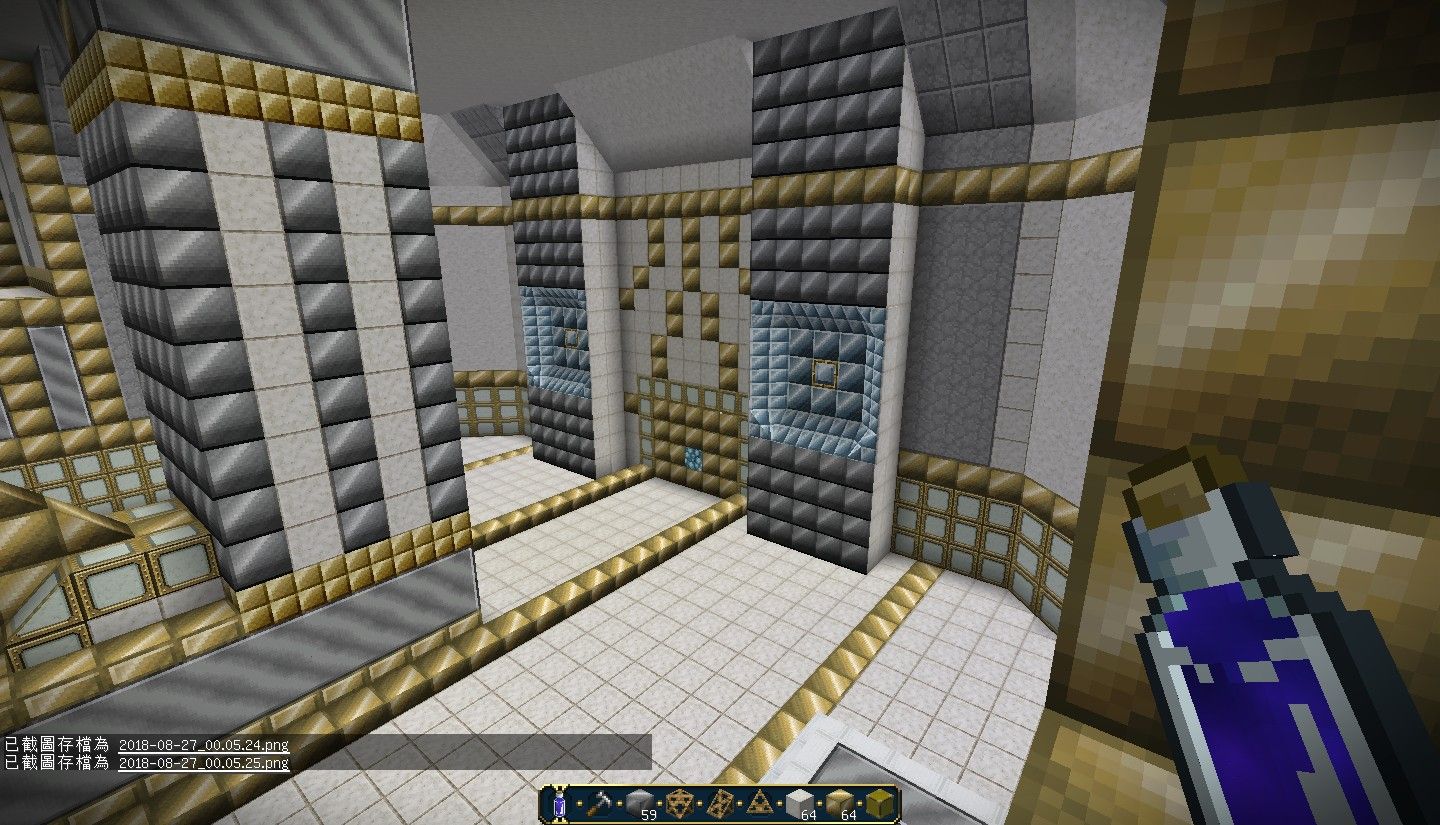This screenshot has width=1440, height=825.
Task: Click the item count label showing 64 on slot eight
Action: 848,813
